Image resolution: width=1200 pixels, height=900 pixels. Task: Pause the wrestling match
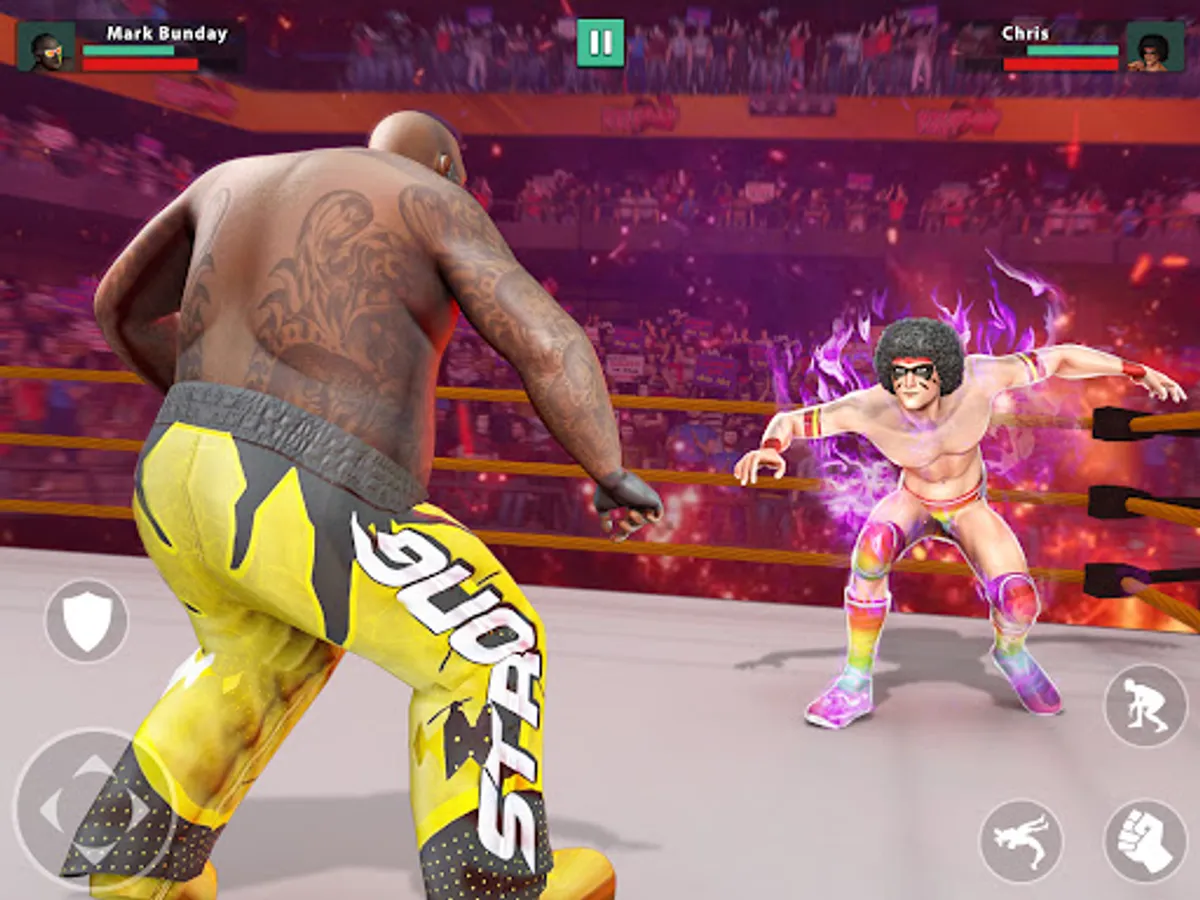tap(600, 43)
